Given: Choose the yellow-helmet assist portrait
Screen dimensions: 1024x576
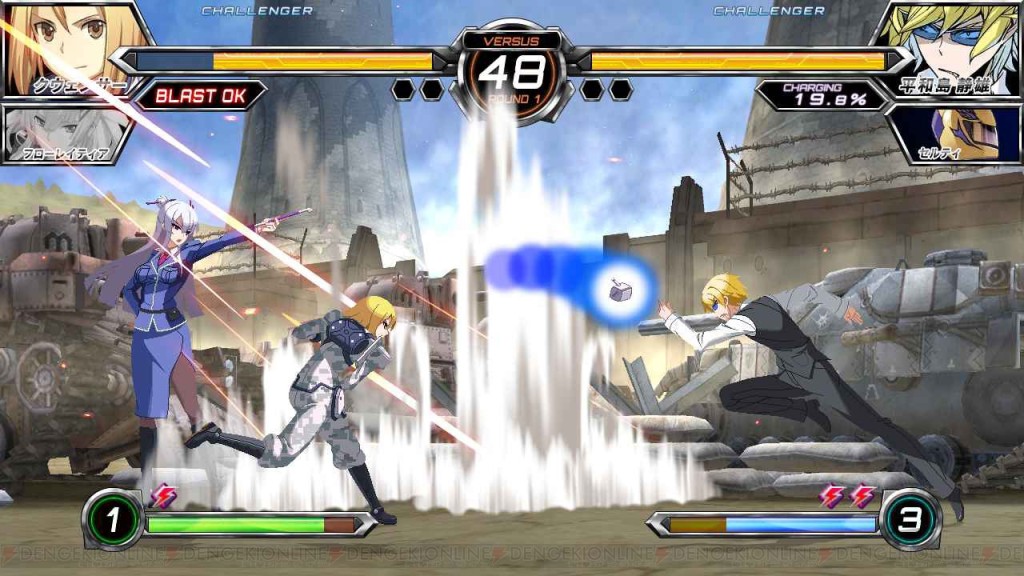Looking at the screenshot, I should [960, 132].
